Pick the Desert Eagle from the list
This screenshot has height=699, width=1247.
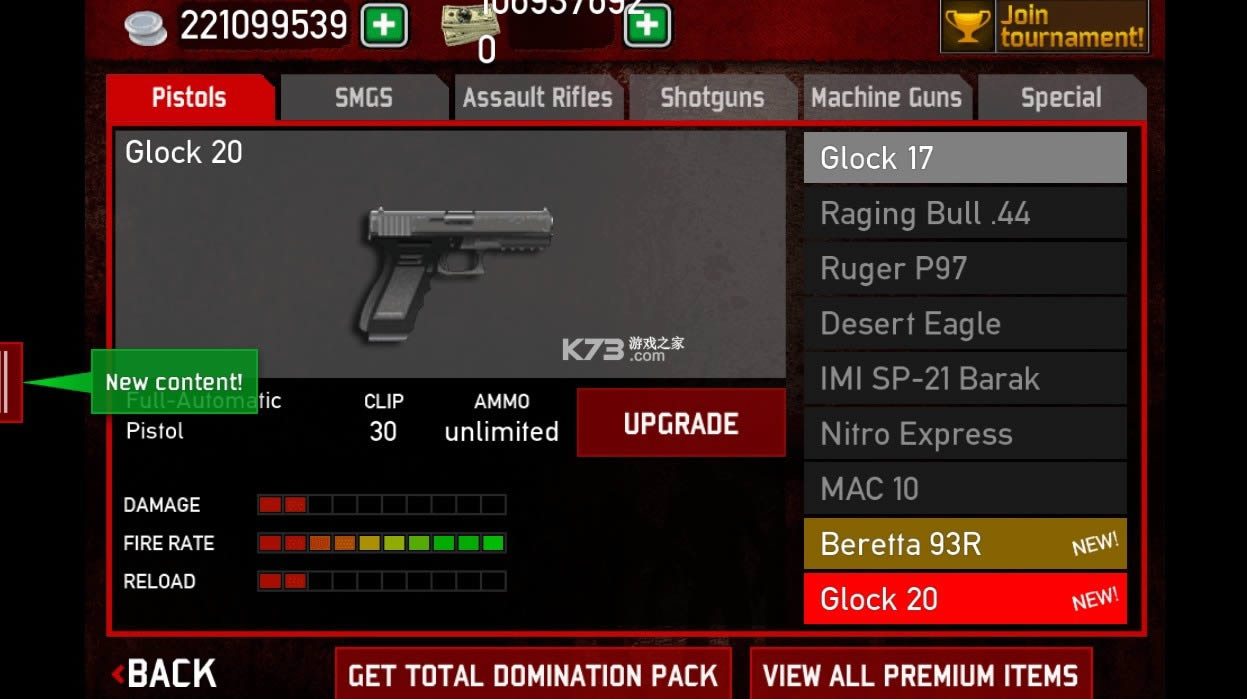[x=965, y=323]
